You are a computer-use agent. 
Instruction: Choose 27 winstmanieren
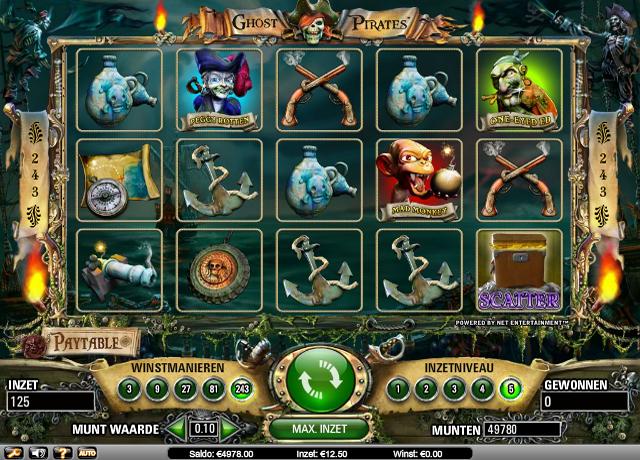182,389
